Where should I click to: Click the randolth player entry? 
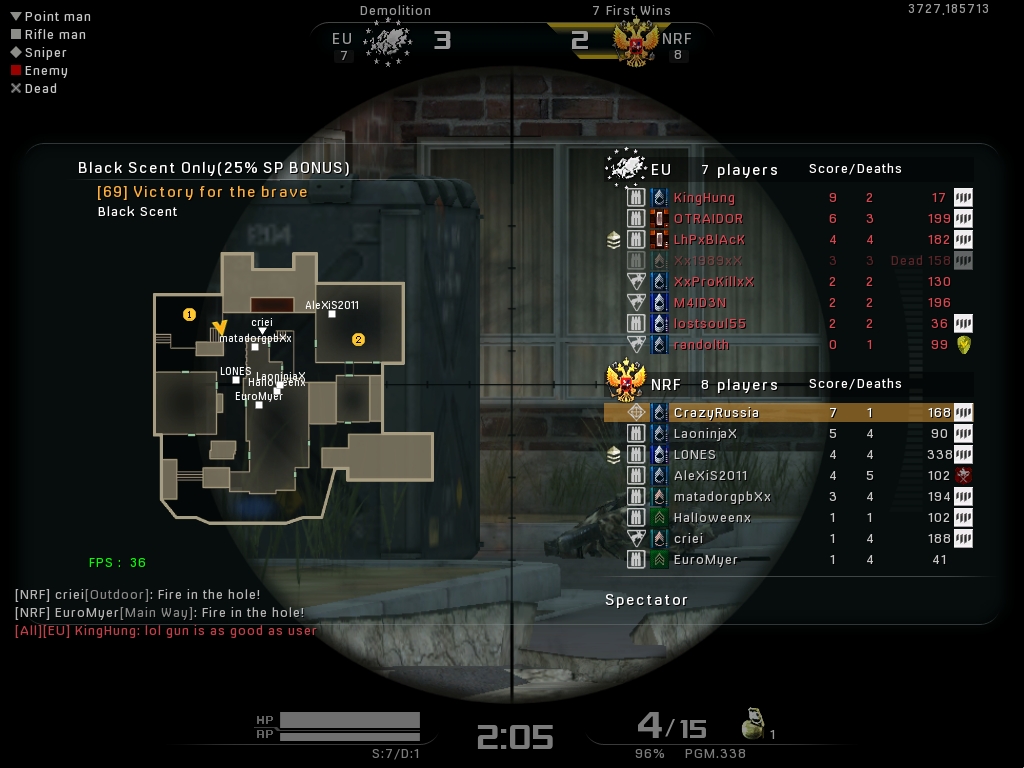point(701,345)
